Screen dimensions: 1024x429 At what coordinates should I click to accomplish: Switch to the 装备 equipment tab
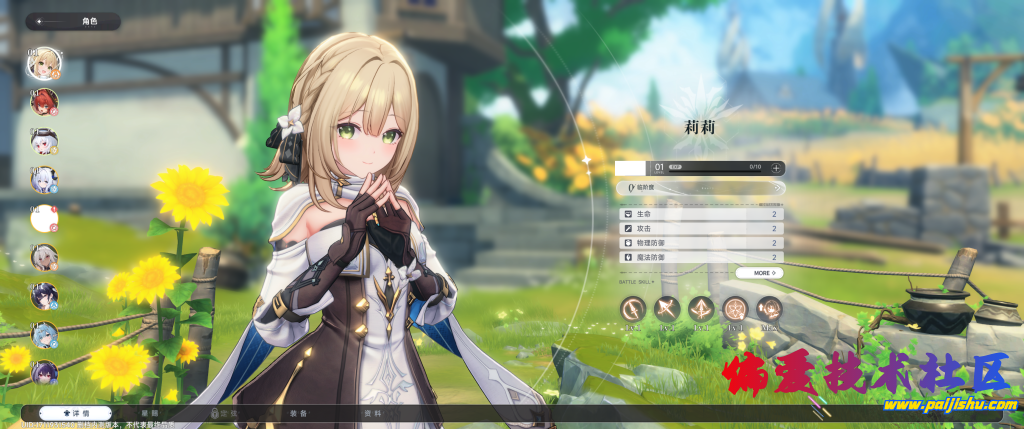coord(299,413)
